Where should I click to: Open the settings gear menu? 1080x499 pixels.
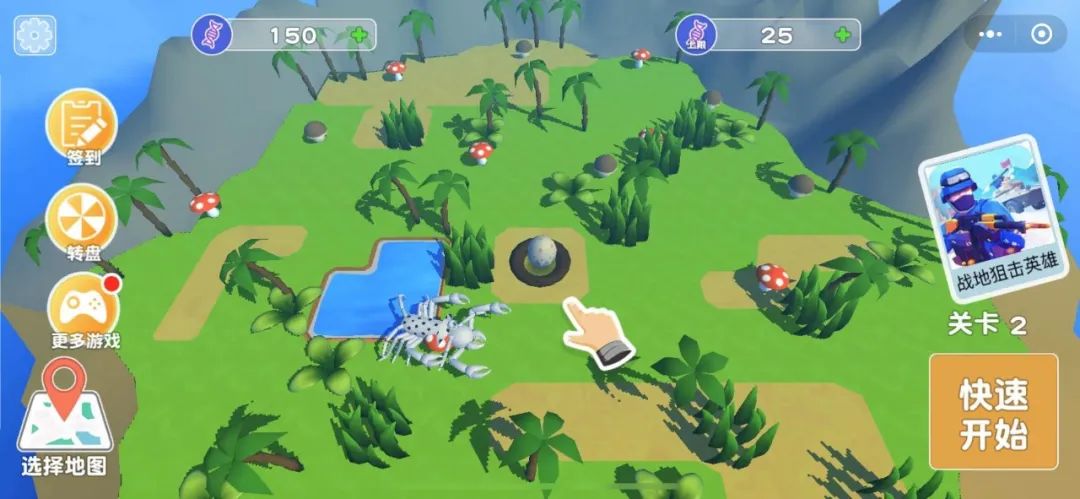tap(35, 35)
